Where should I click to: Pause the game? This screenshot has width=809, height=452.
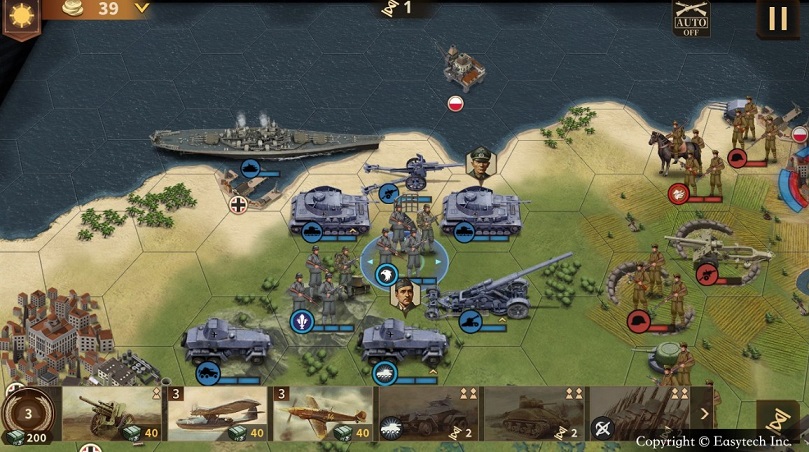pyautogui.click(x=777, y=18)
